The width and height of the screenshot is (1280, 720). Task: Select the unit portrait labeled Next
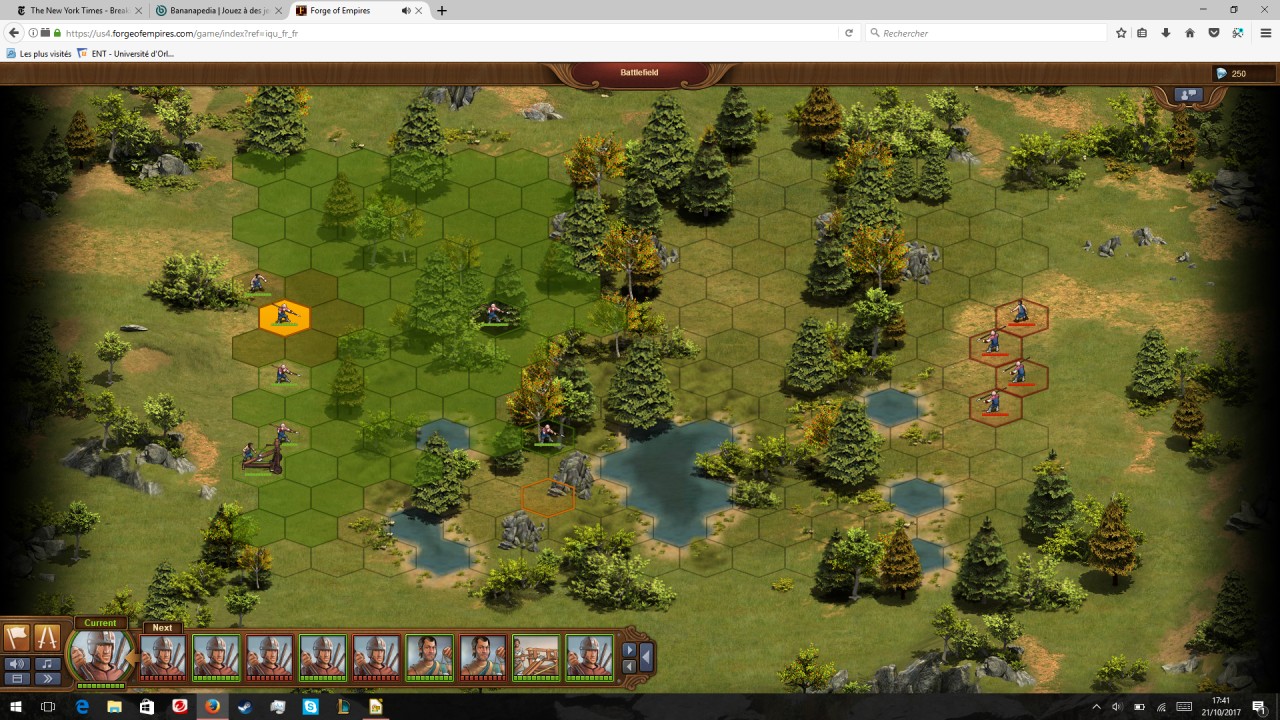click(x=163, y=657)
